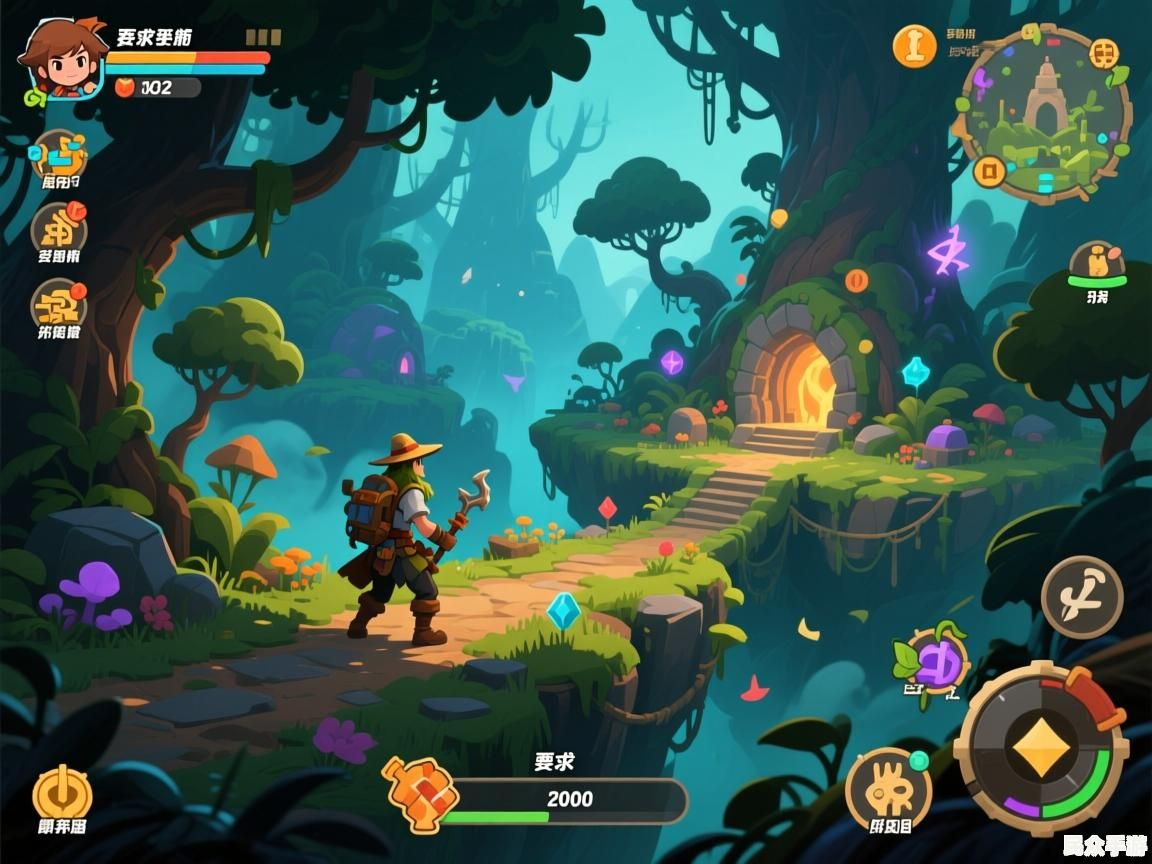Tap the minimap's orange square button
Image resolution: width=1152 pixels, height=864 pixels.
[990, 171]
